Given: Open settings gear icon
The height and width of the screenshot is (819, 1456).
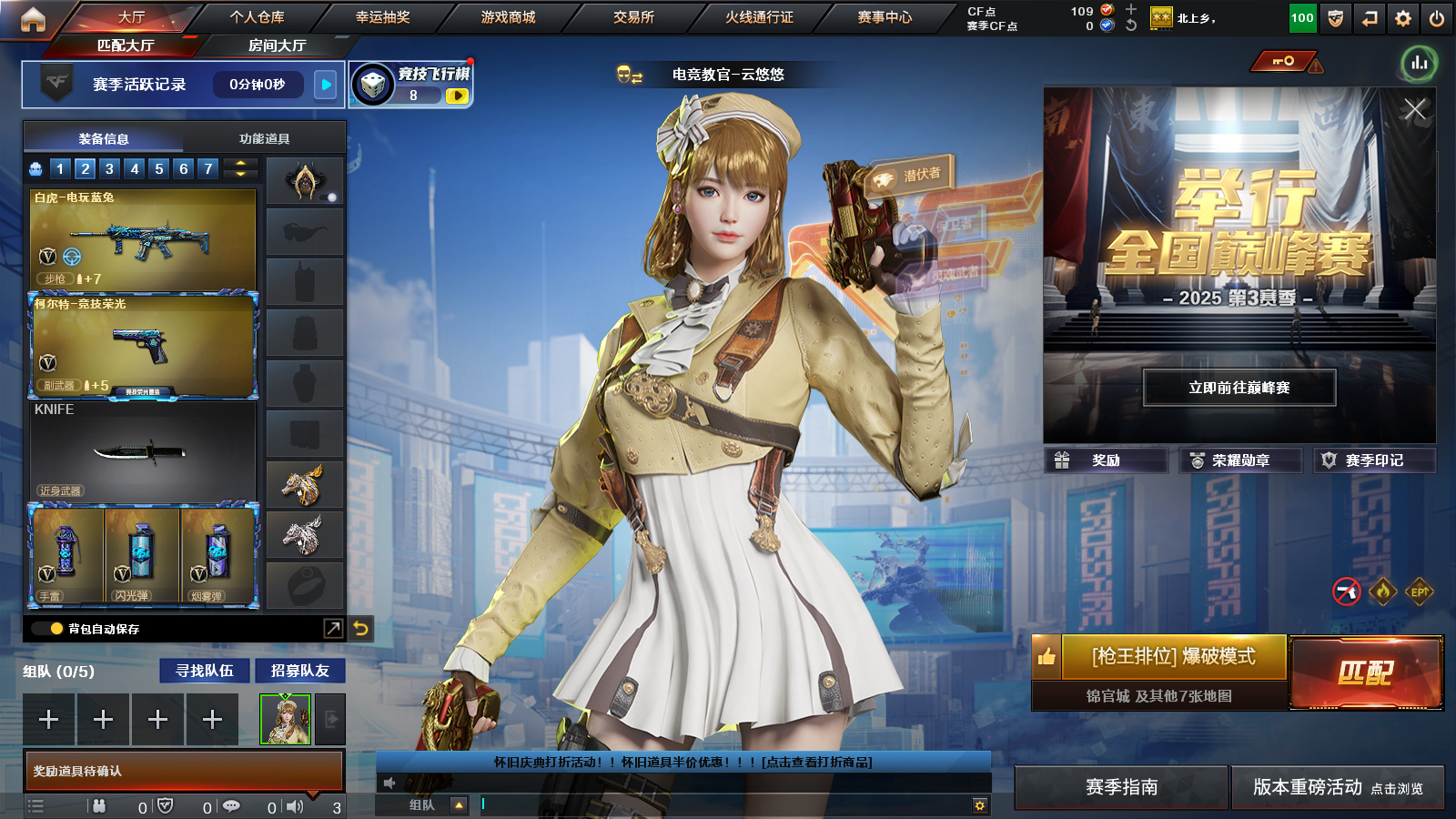Looking at the screenshot, I should 1403,18.
